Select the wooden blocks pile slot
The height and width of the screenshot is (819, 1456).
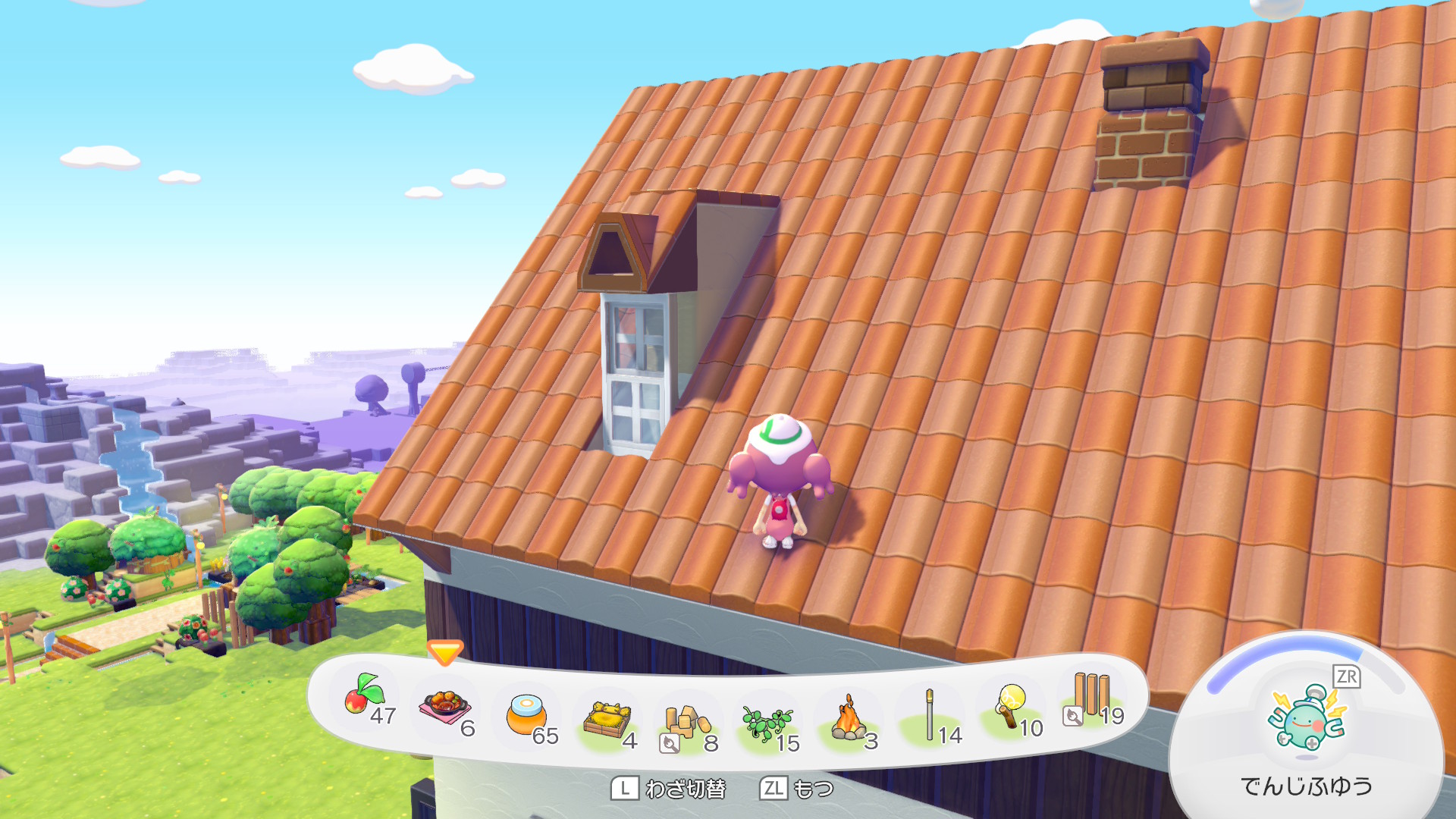pyautogui.click(x=687, y=722)
